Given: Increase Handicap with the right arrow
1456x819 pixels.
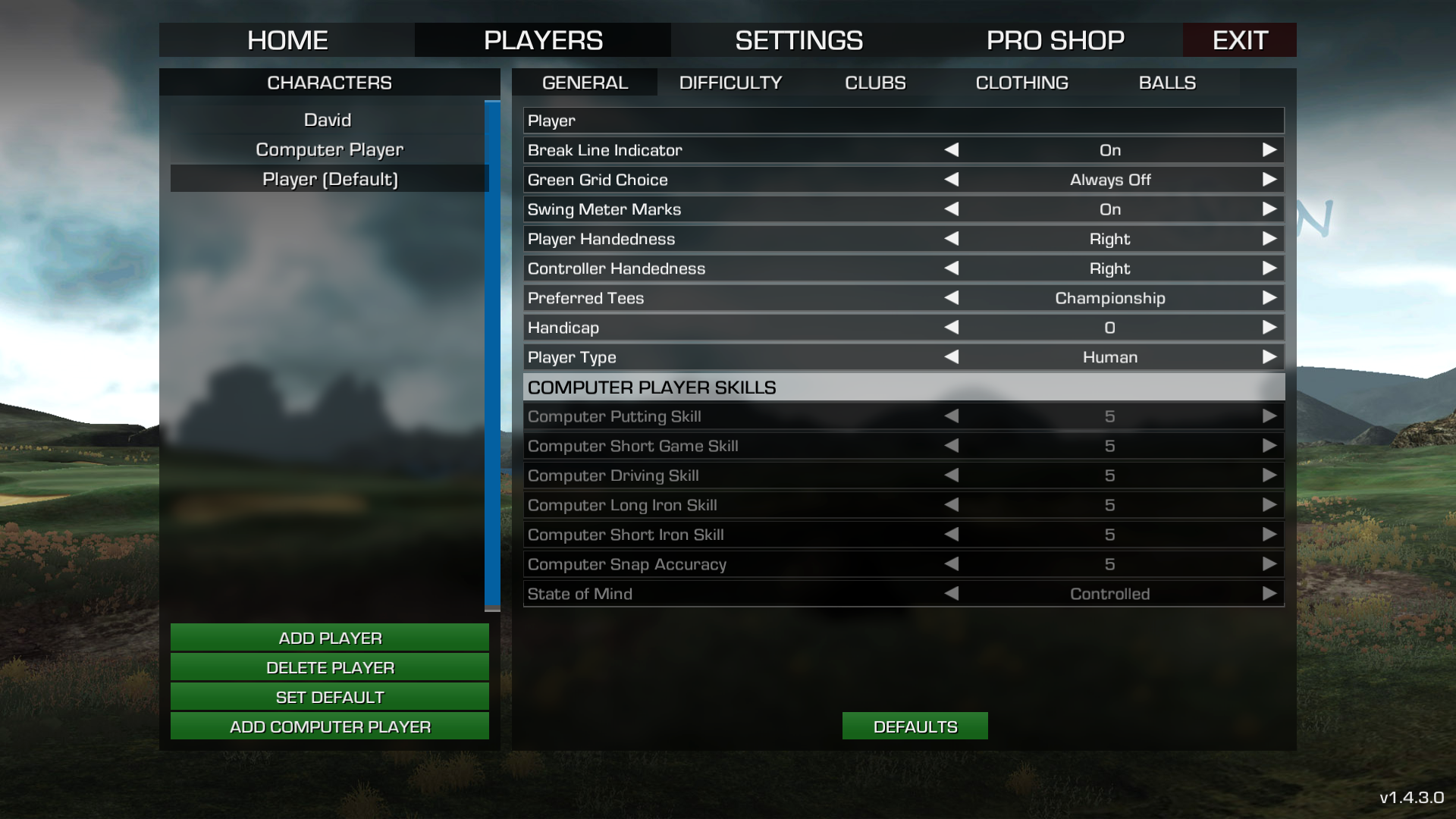Looking at the screenshot, I should (1269, 328).
